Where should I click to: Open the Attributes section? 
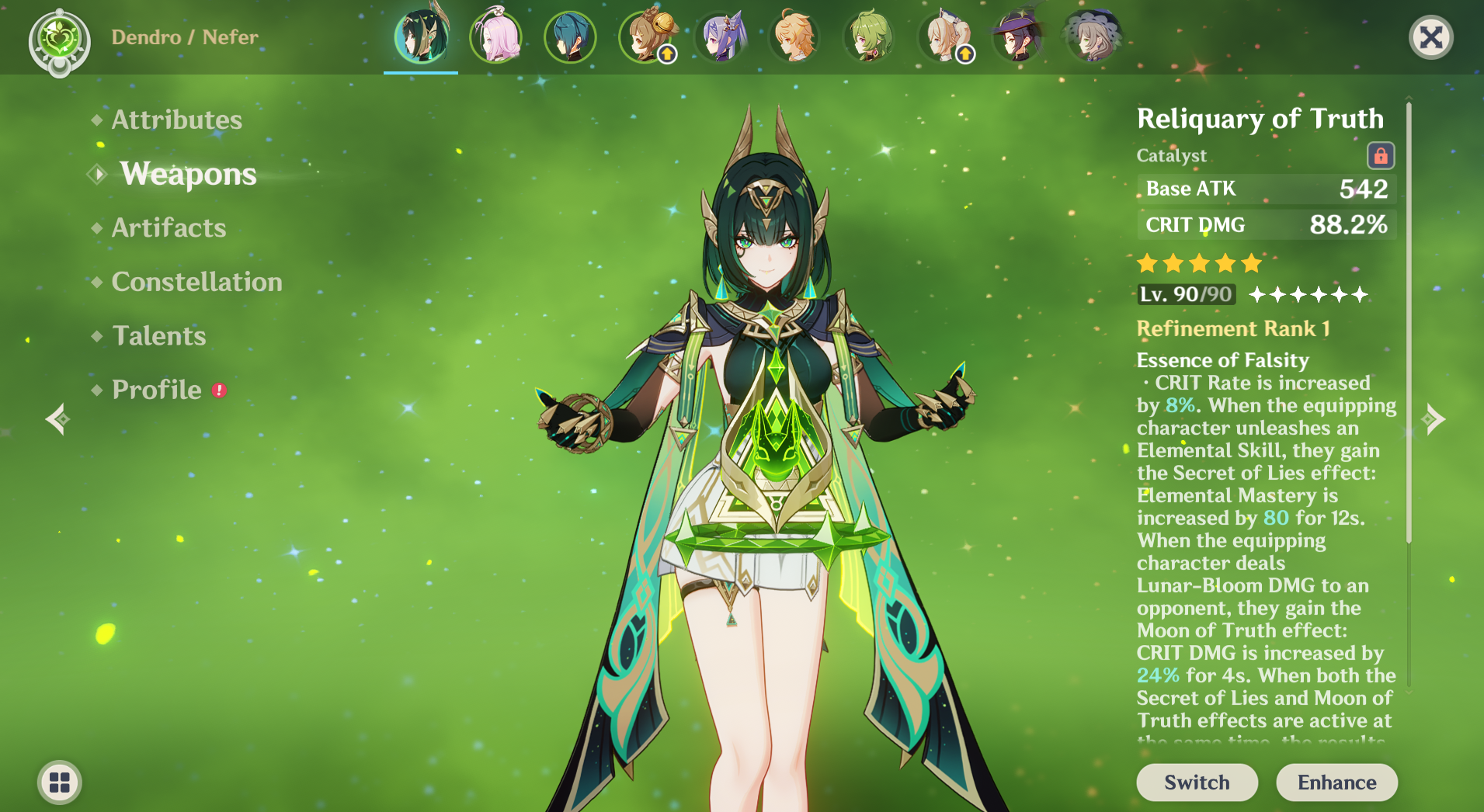pyautogui.click(x=176, y=120)
